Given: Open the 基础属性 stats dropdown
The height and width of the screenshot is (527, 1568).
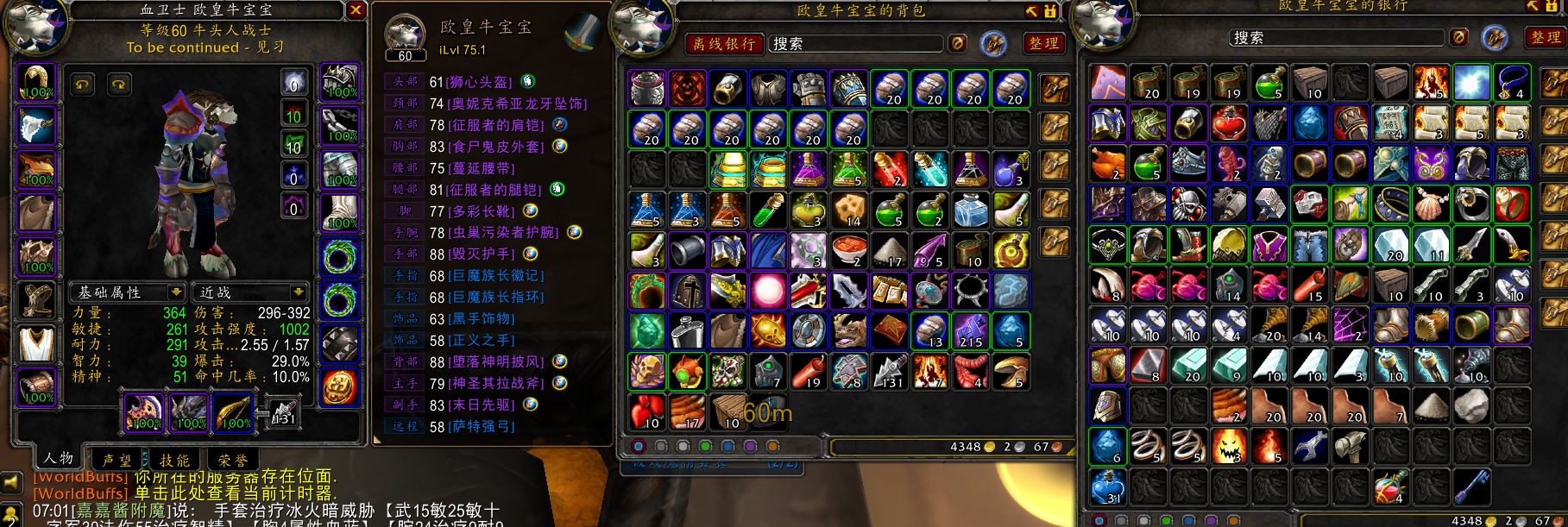Looking at the screenshot, I should tap(128, 292).
